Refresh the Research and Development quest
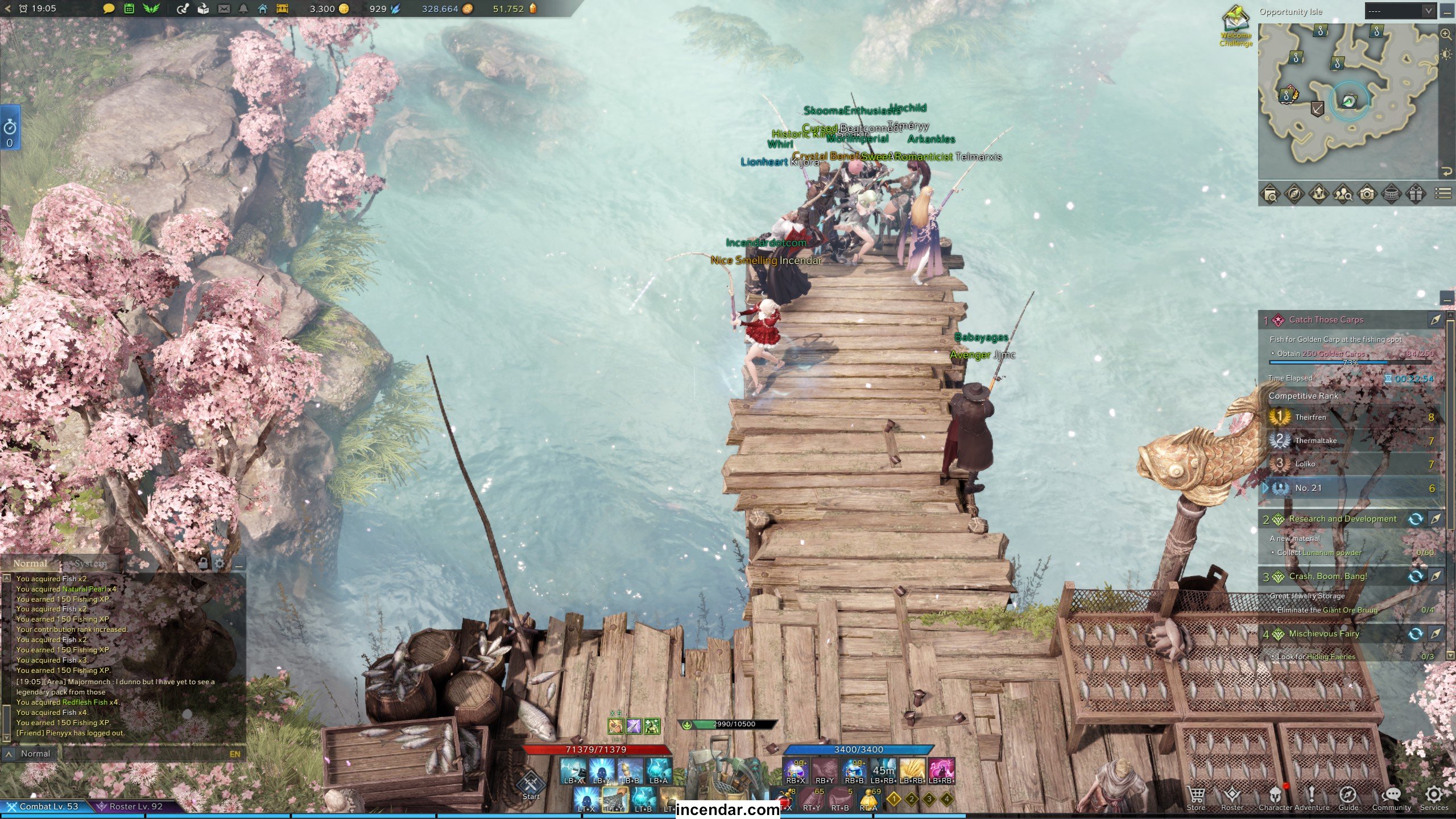Screen dimensions: 1456x819 [1416, 519]
